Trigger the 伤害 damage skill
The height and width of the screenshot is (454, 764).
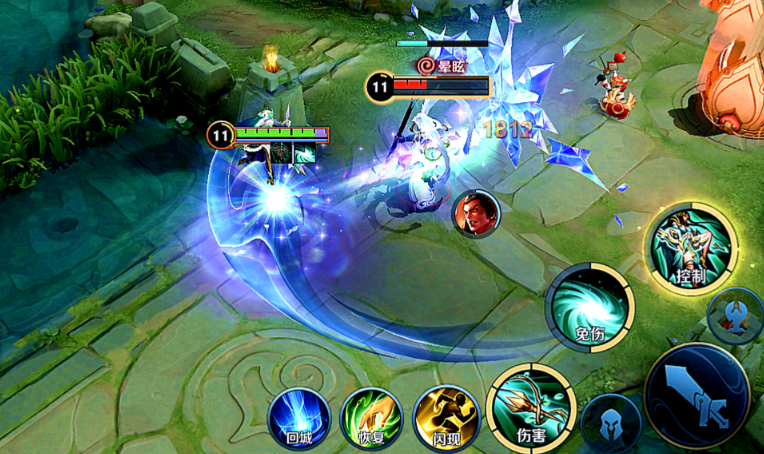tap(529, 406)
